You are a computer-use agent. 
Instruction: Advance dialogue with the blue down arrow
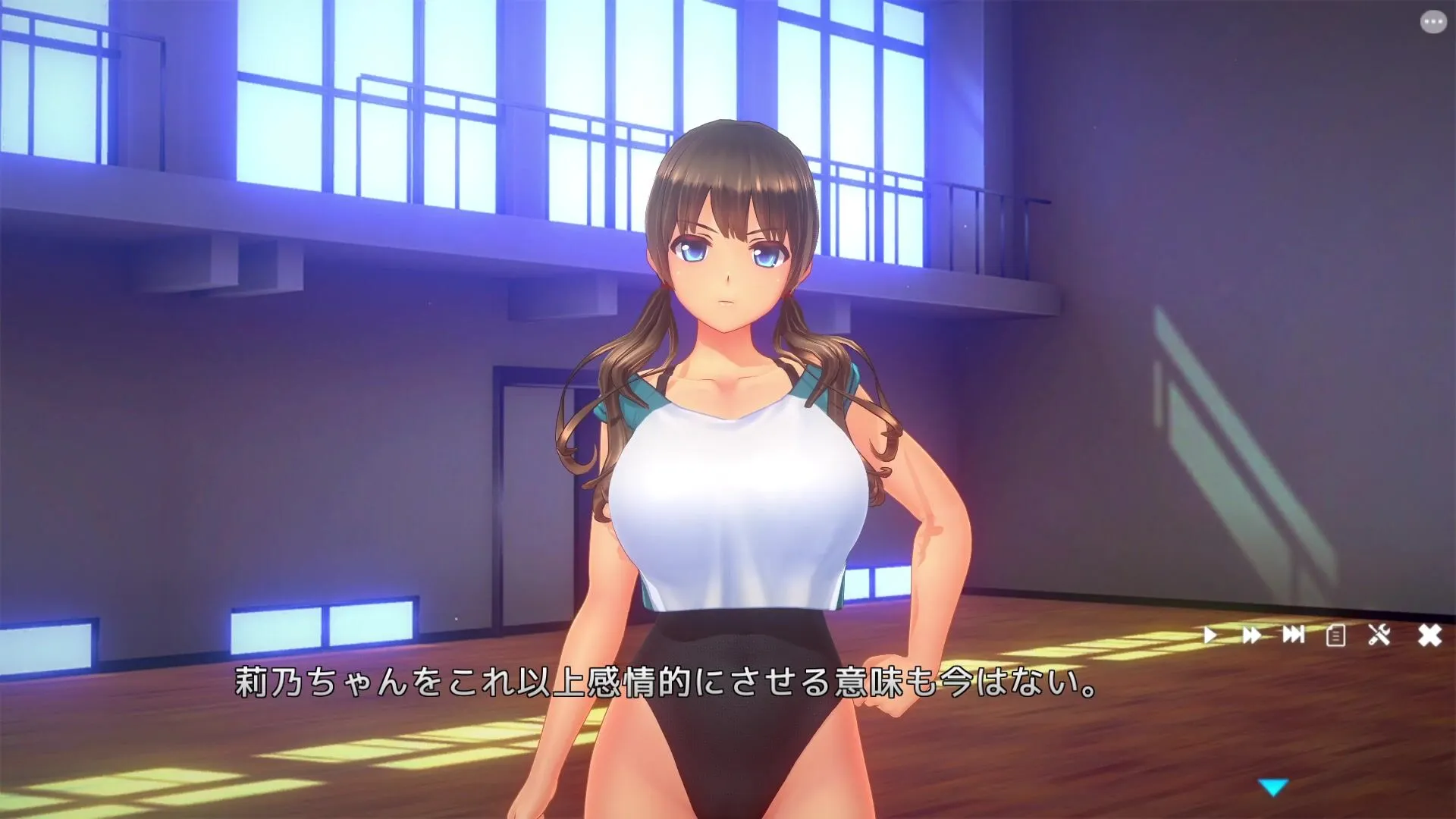click(1274, 788)
